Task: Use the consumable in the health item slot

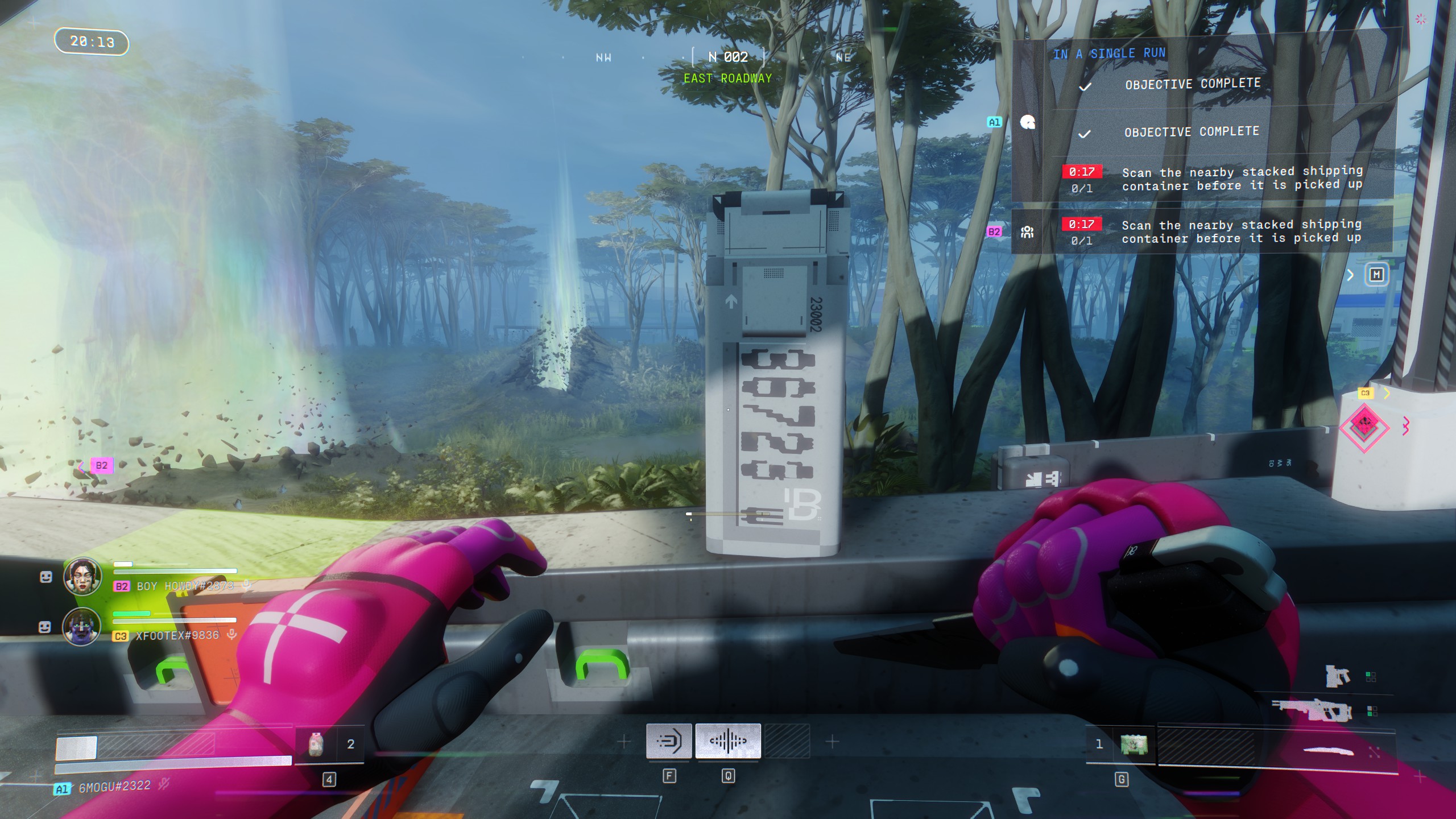Action: click(x=316, y=744)
